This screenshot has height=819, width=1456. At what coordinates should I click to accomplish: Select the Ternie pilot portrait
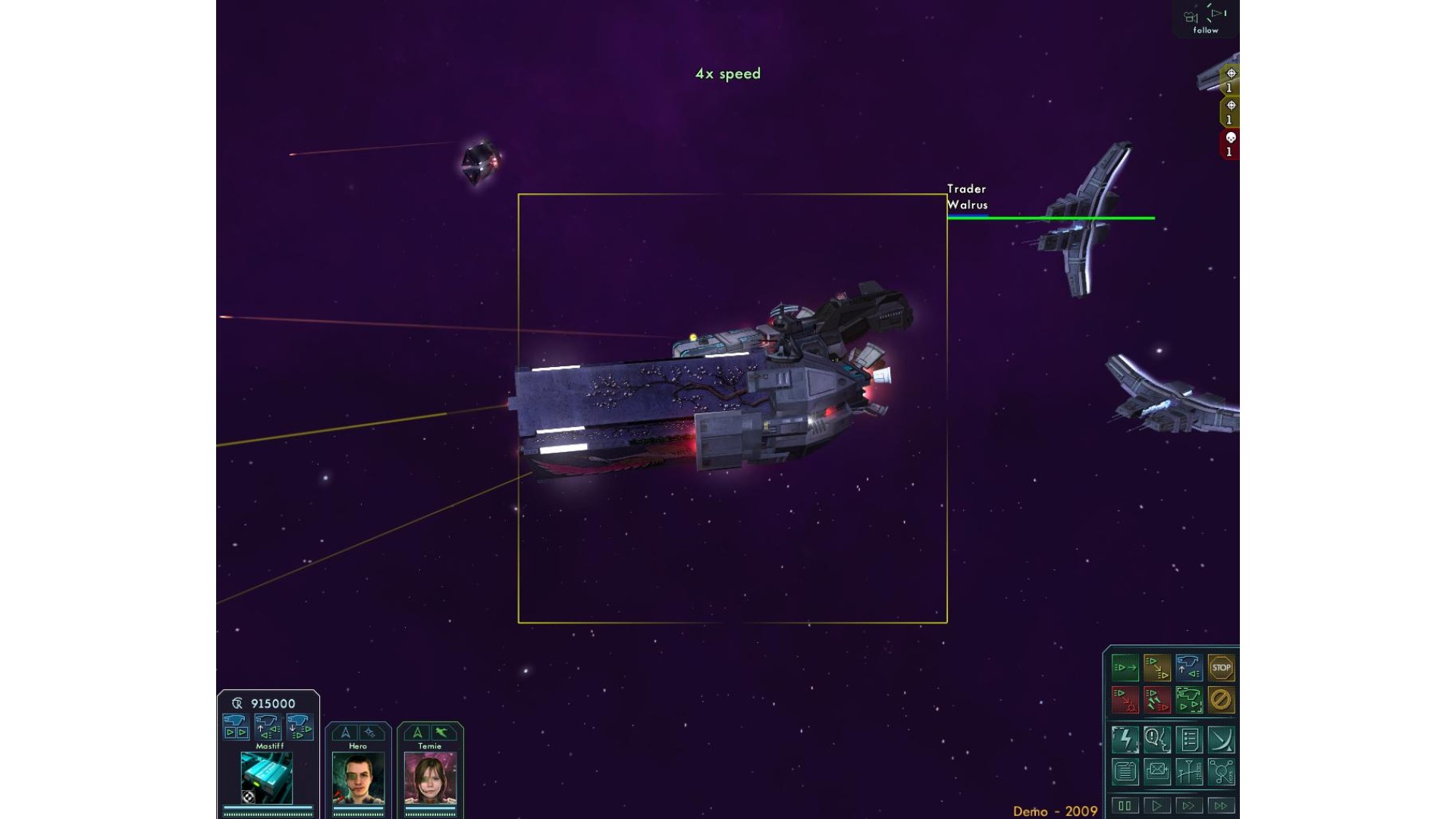(x=430, y=778)
